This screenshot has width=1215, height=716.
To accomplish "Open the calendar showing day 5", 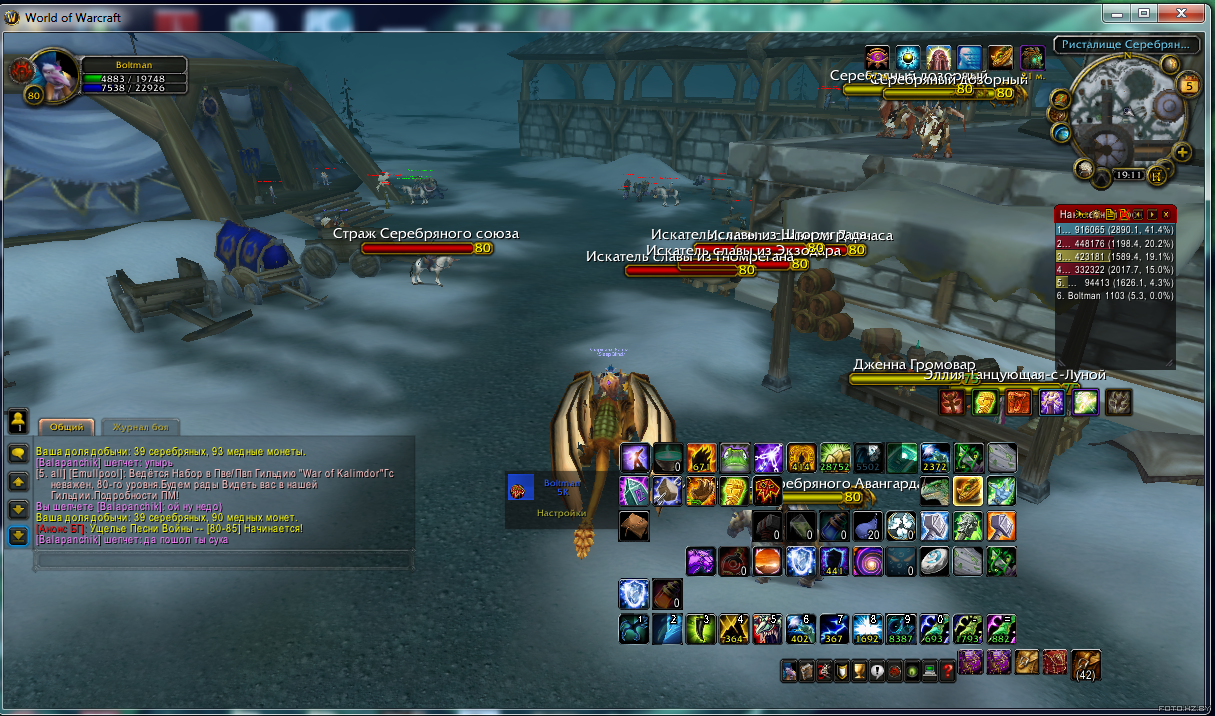I will (x=1190, y=85).
